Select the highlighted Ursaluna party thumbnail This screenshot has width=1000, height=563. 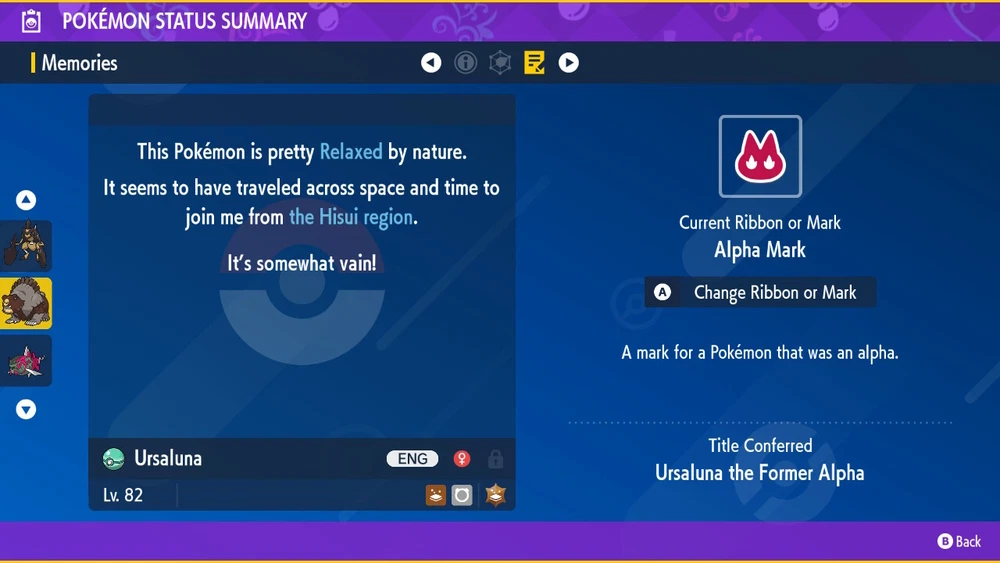click(26, 303)
